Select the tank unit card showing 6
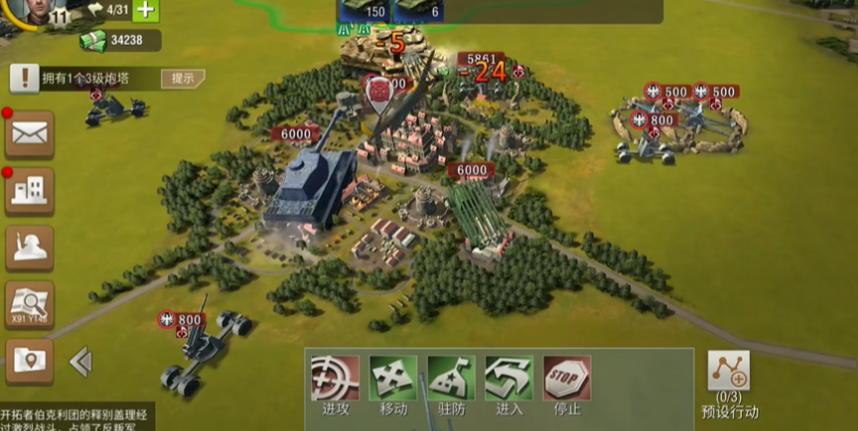The image size is (858, 431). [x=420, y=10]
